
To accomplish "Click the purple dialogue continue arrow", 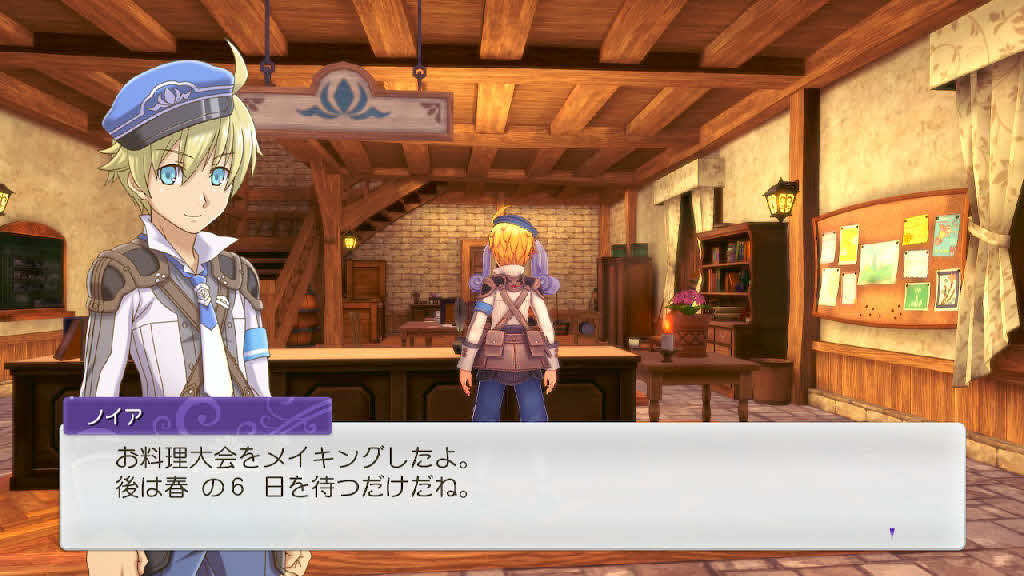I will pyautogui.click(x=892, y=532).
